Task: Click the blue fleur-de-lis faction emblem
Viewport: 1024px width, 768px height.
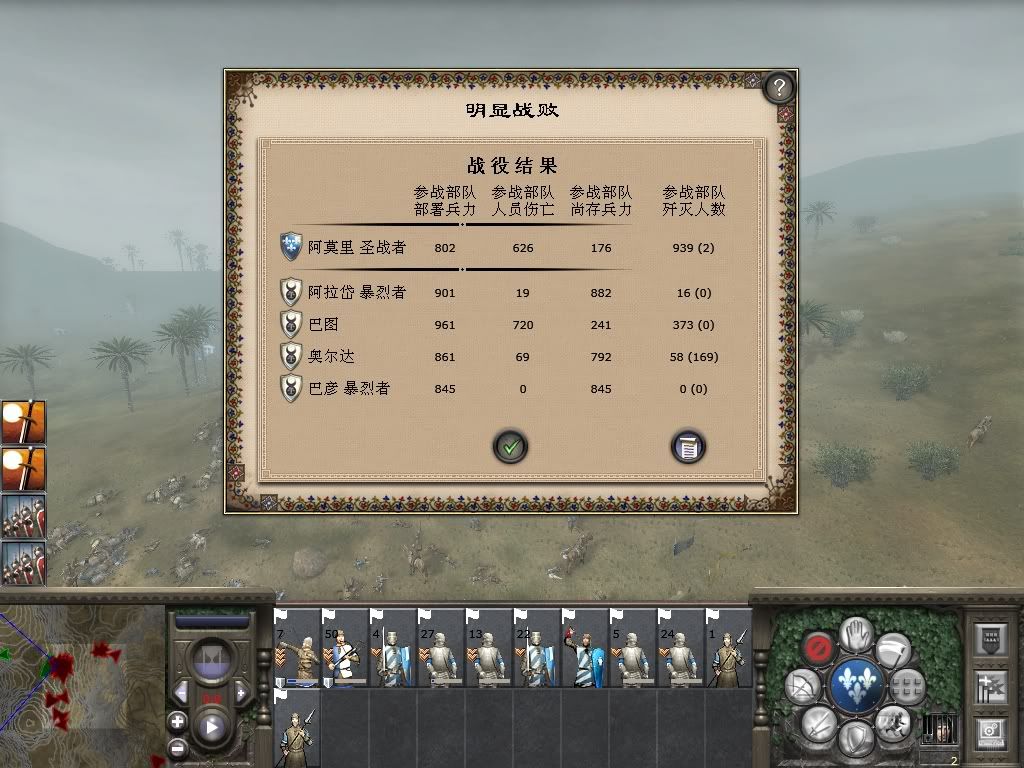Action: click(x=856, y=686)
